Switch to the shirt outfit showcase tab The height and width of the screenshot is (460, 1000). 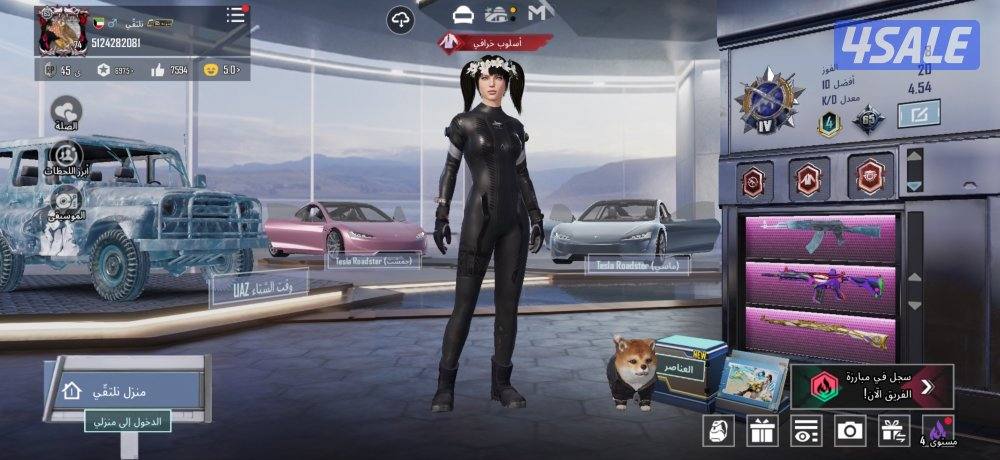coord(462,14)
